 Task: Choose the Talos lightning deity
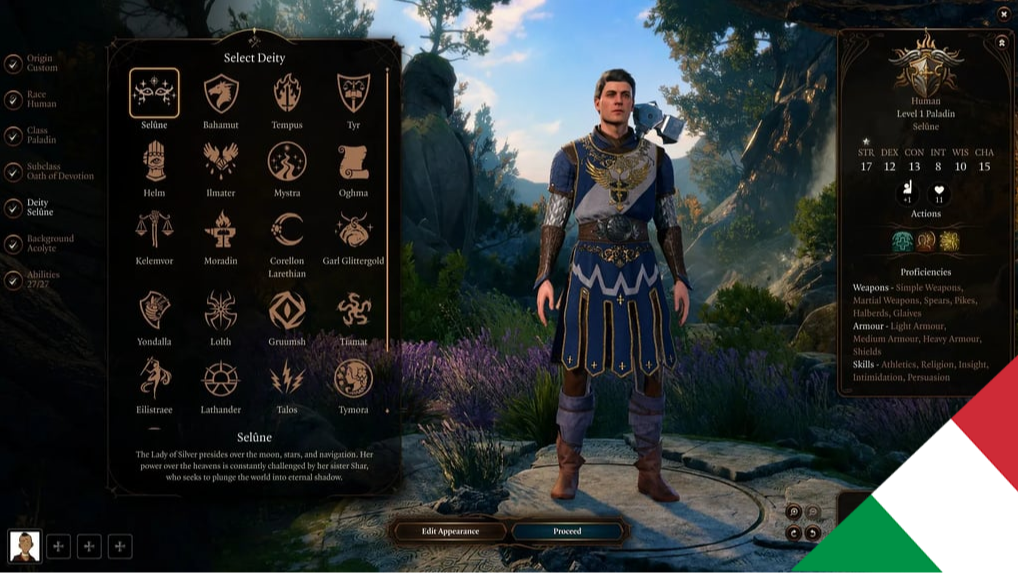287,379
